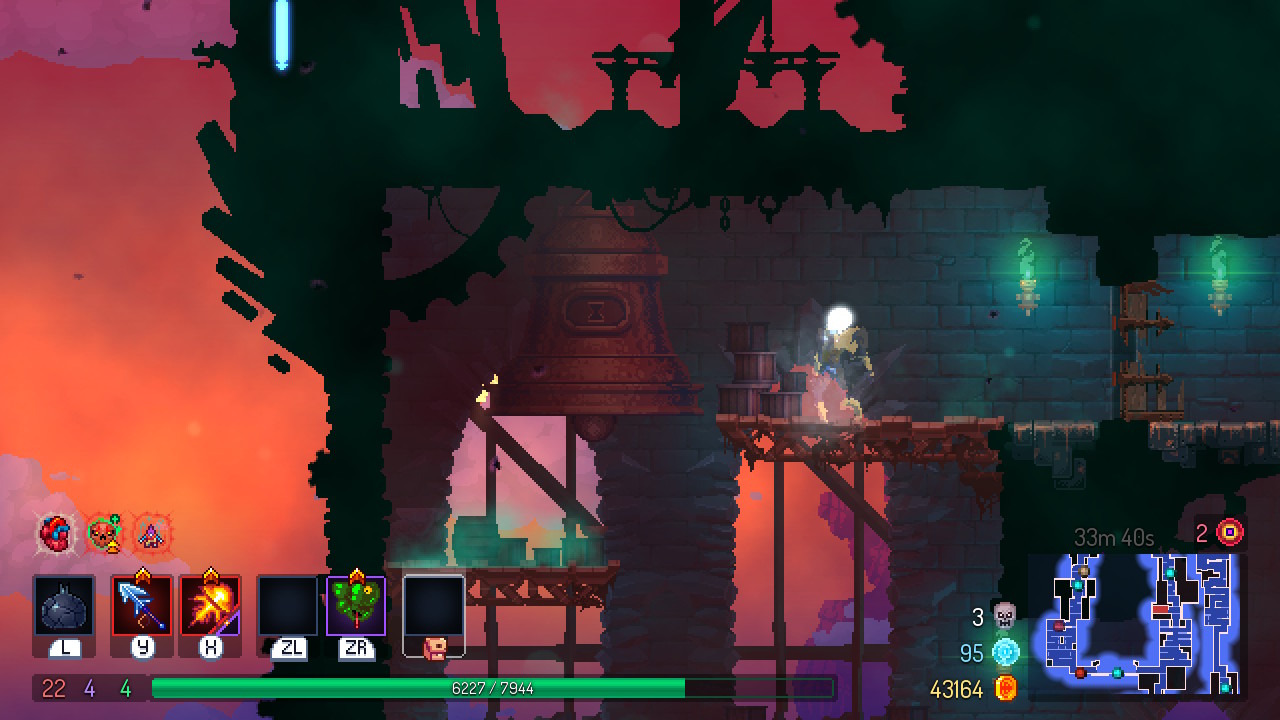Screen dimensions: 1280x720
Task: Choose the blue ice bow weapon slot
Action: (142, 606)
